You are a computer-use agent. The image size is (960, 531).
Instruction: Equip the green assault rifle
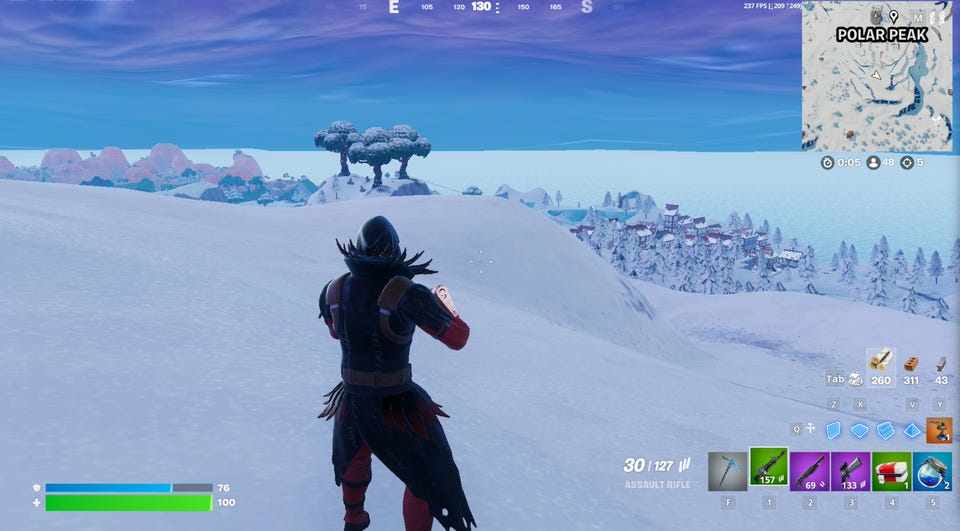(x=768, y=471)
